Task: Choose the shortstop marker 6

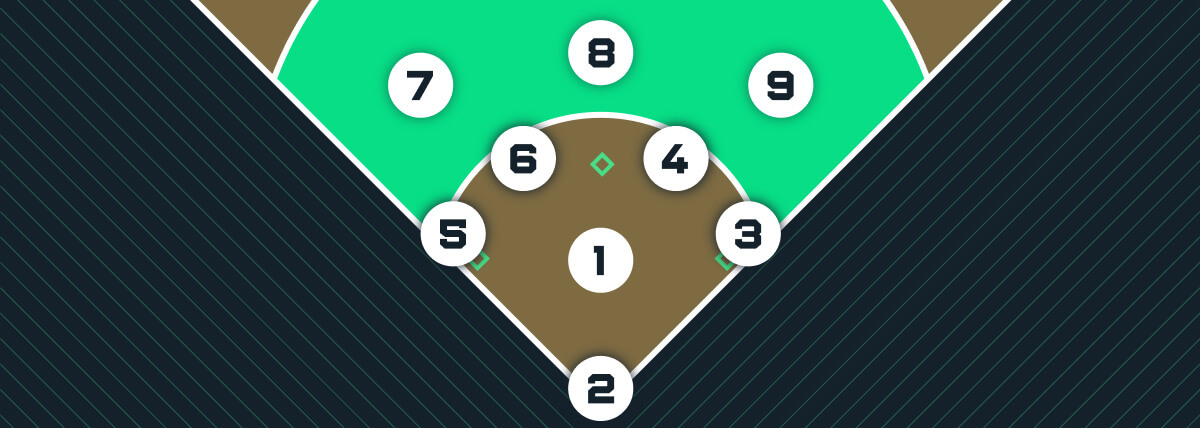Action: pos(524,159)
